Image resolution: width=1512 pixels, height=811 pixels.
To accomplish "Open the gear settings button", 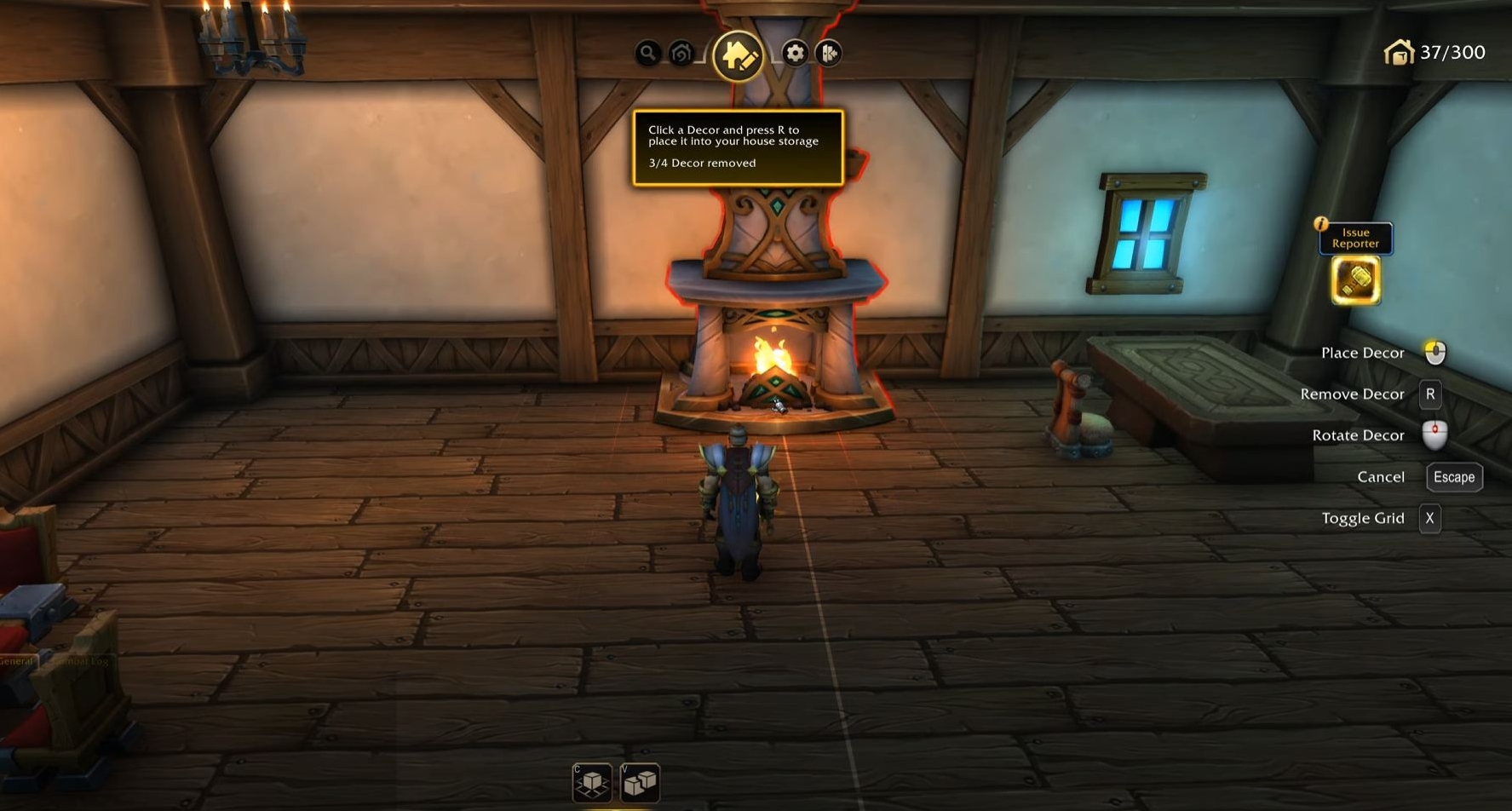I will point(795,54).
